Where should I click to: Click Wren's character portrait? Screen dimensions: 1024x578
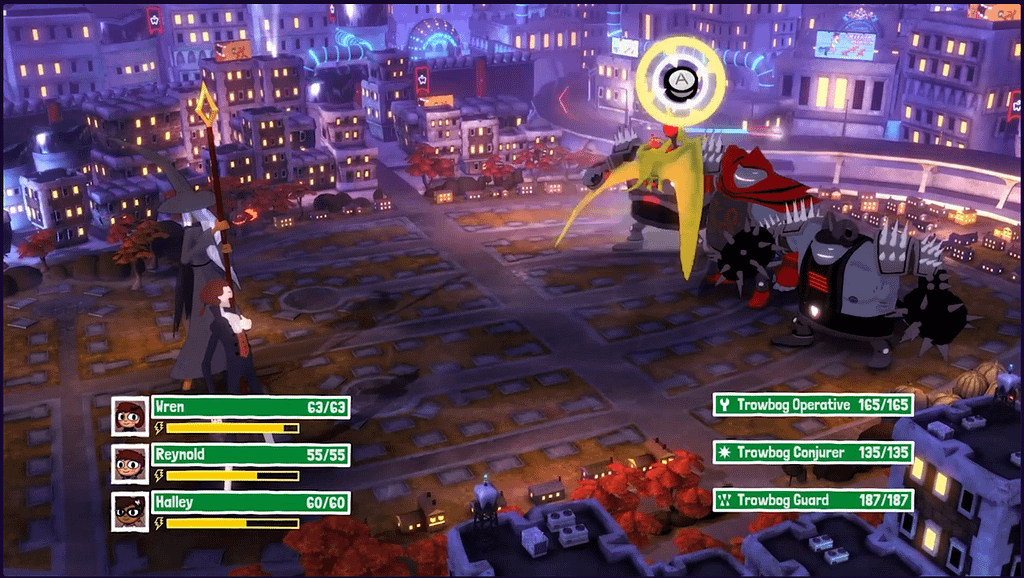coord(130,415)
